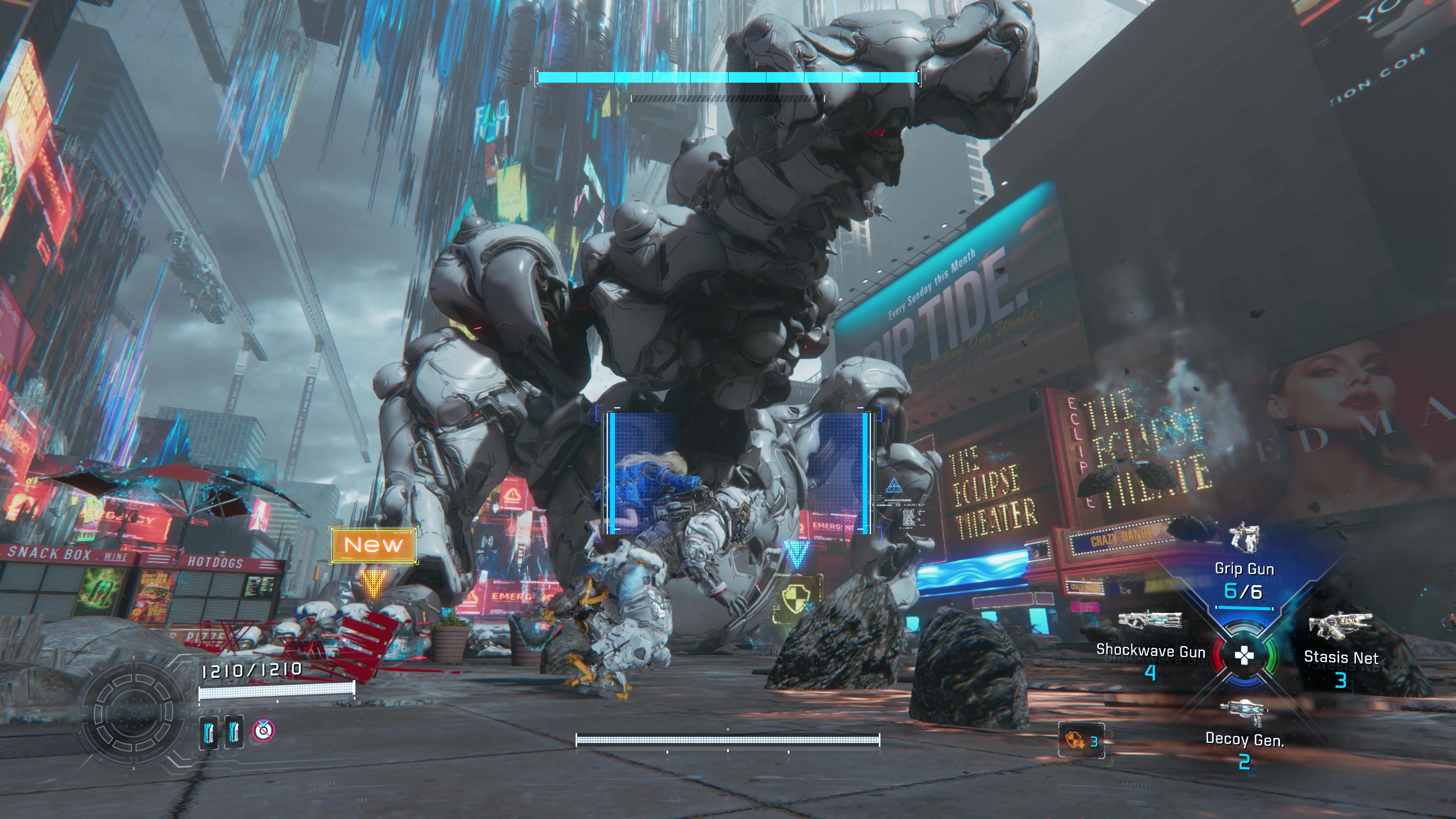The height and width of the screenshot is (819, 1456).
Task: Use the orange shield consumable item
Action: pos(1074,741)
